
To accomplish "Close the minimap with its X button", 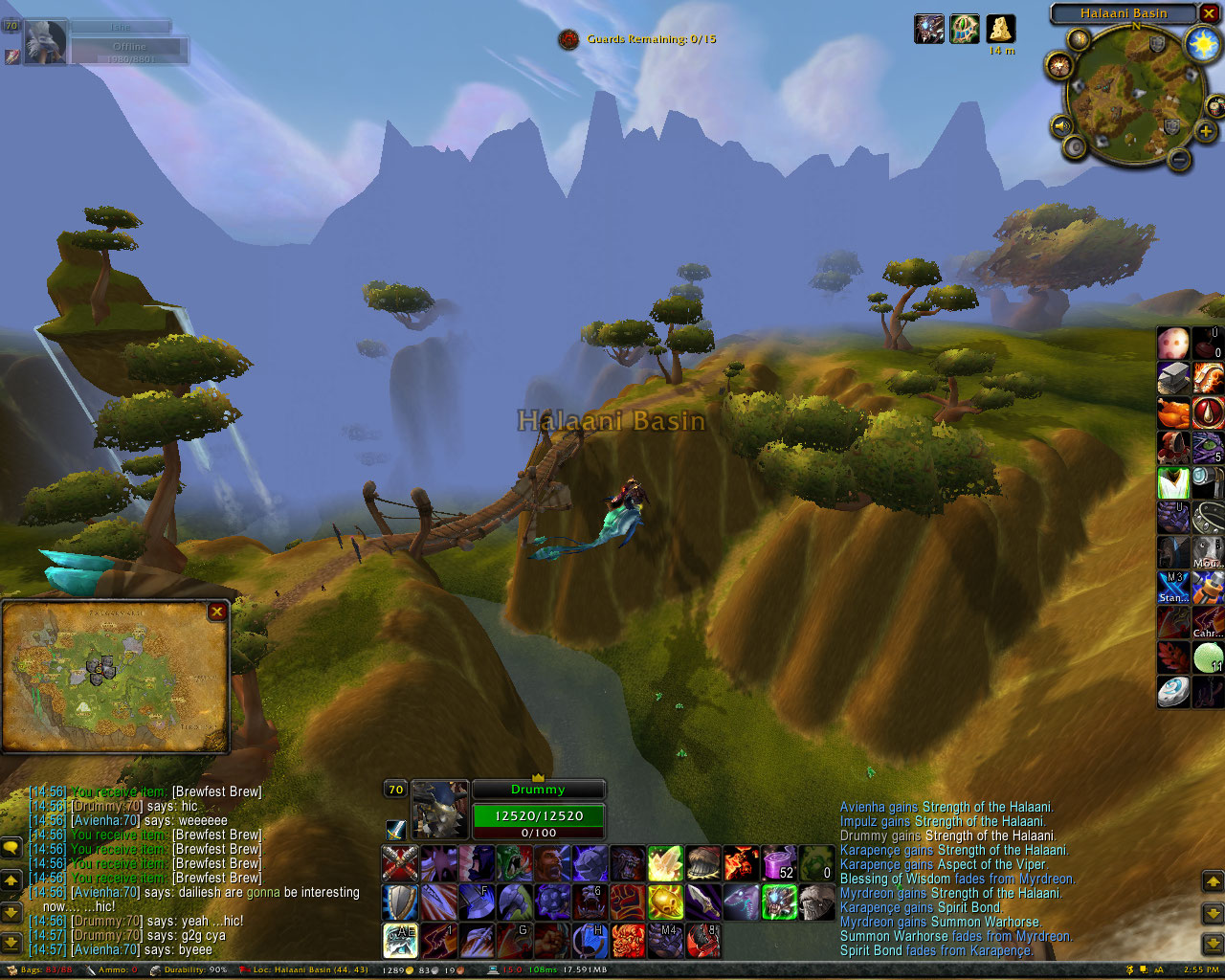I will point(1210,13).
